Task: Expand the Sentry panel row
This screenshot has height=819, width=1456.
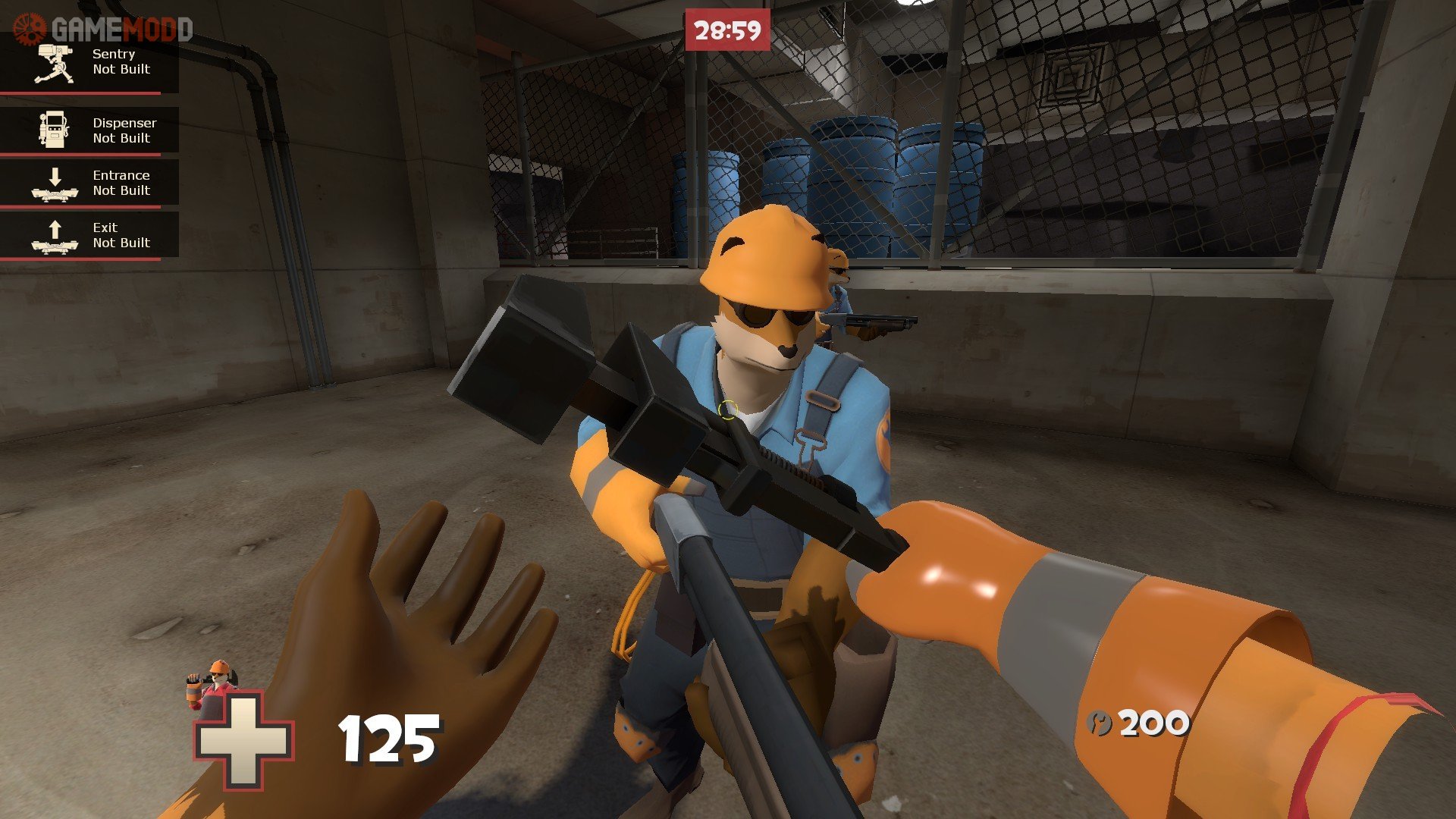Action: (x=89, y=62)
